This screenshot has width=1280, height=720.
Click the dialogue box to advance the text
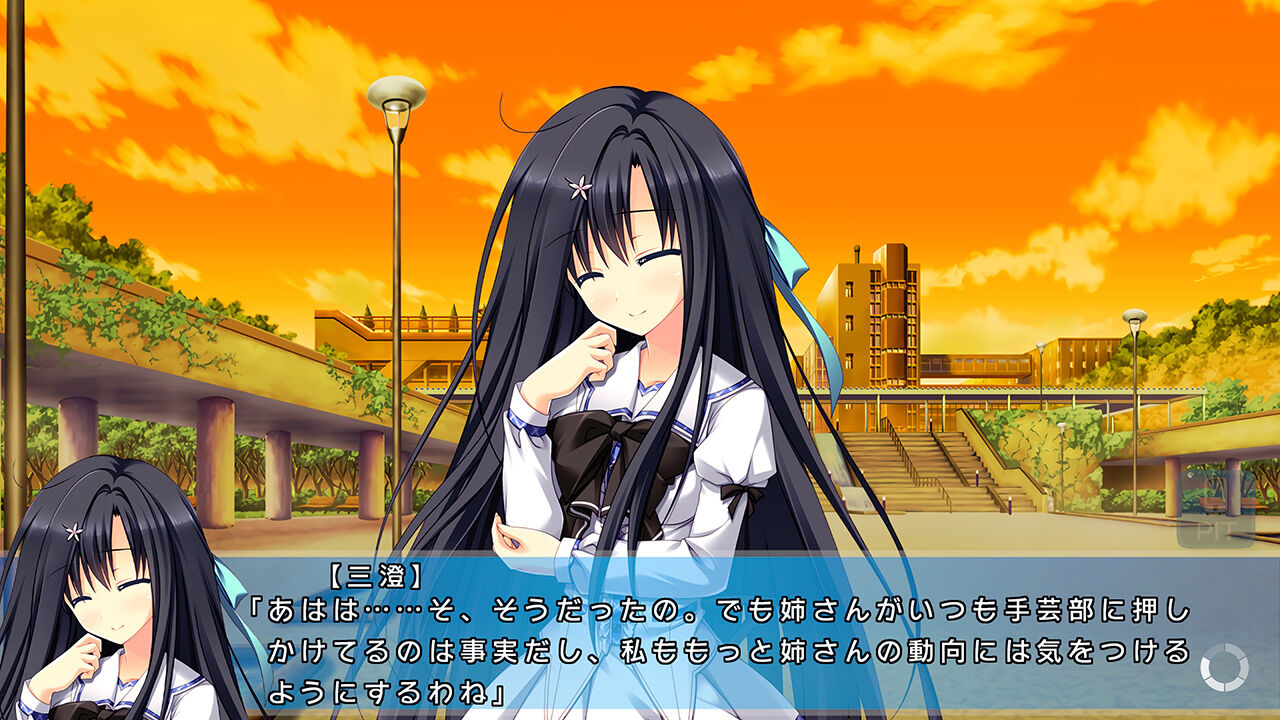pos(640,640)
